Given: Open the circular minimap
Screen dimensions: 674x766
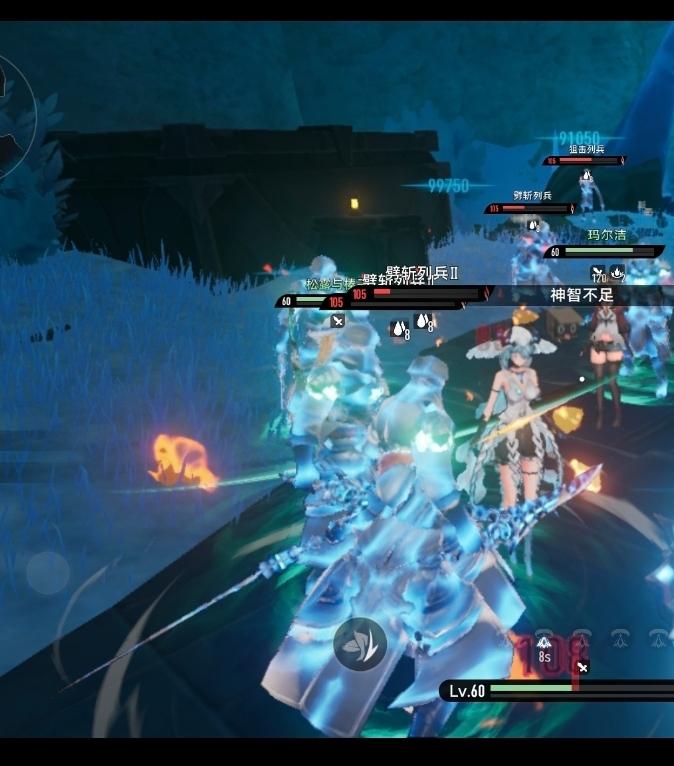Looking at the screenshot, I should point(10,112).
